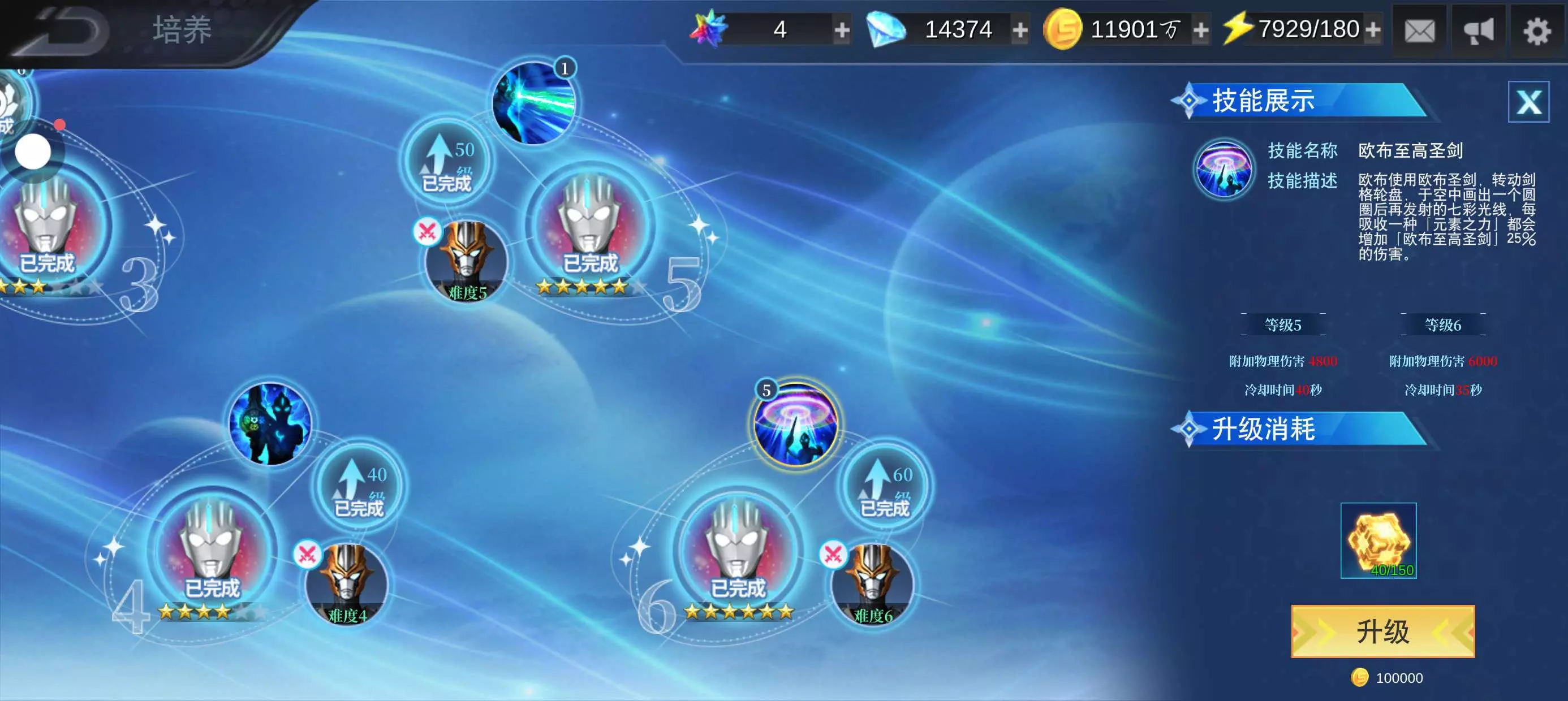Select the level 5 rainbow sword skill node
Viewport: 1568px width, 701px height.
pos(795,424)
